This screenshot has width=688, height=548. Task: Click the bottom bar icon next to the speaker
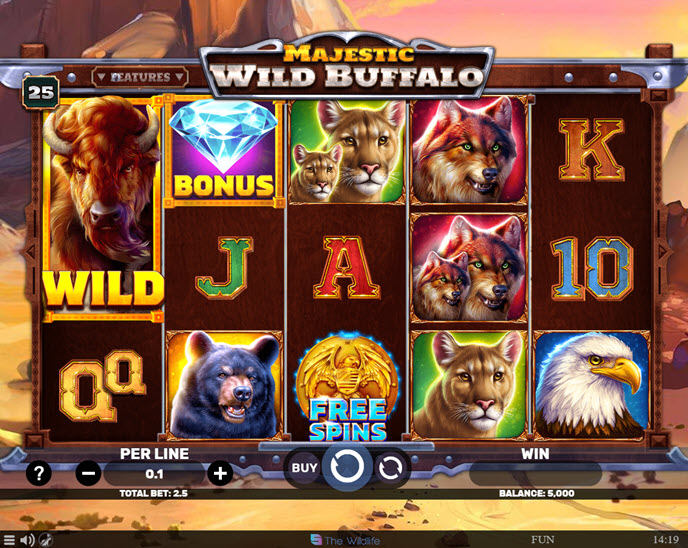pos(45,540)
